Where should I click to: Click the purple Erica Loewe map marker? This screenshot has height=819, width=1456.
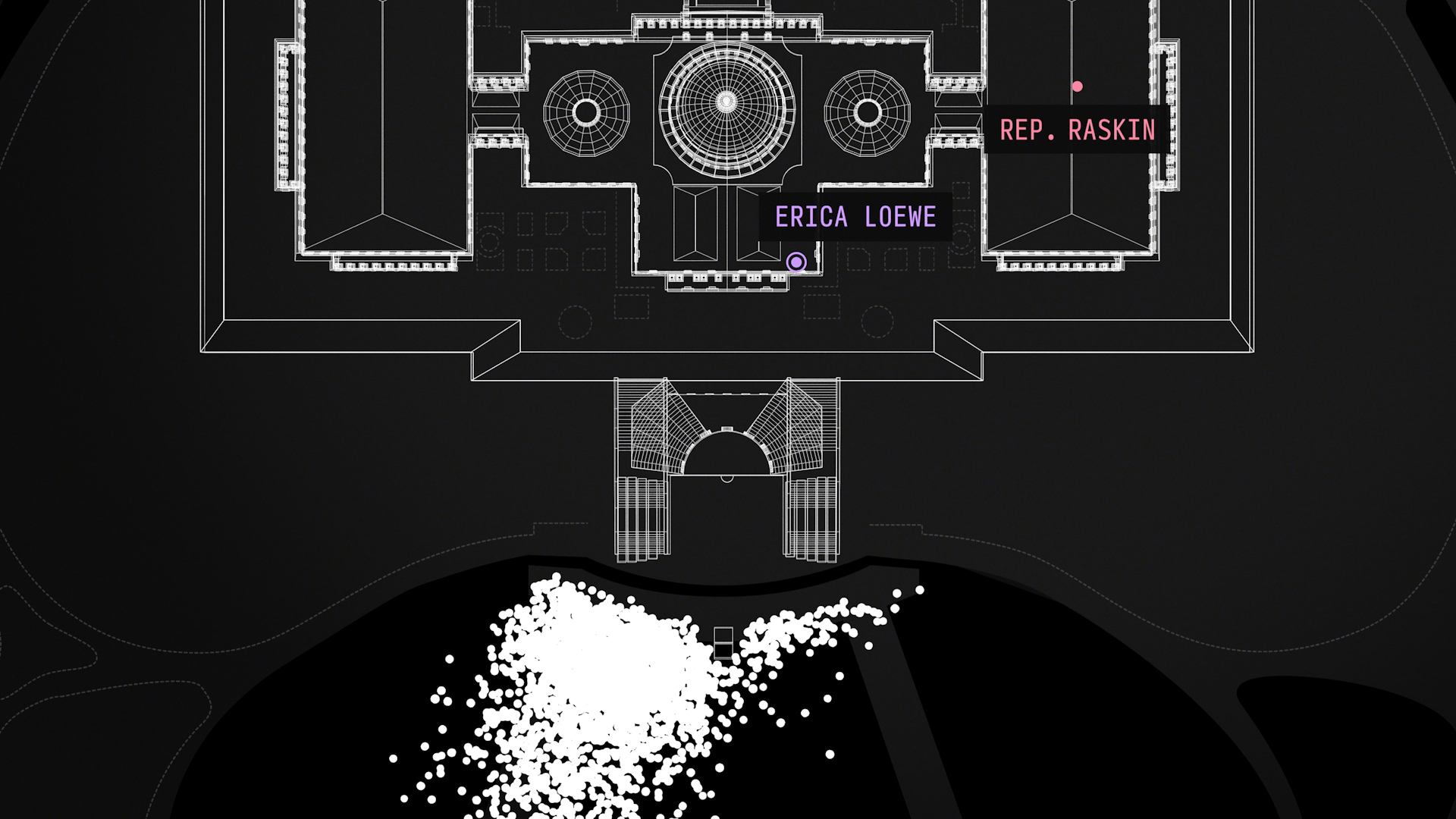[795, 262]
